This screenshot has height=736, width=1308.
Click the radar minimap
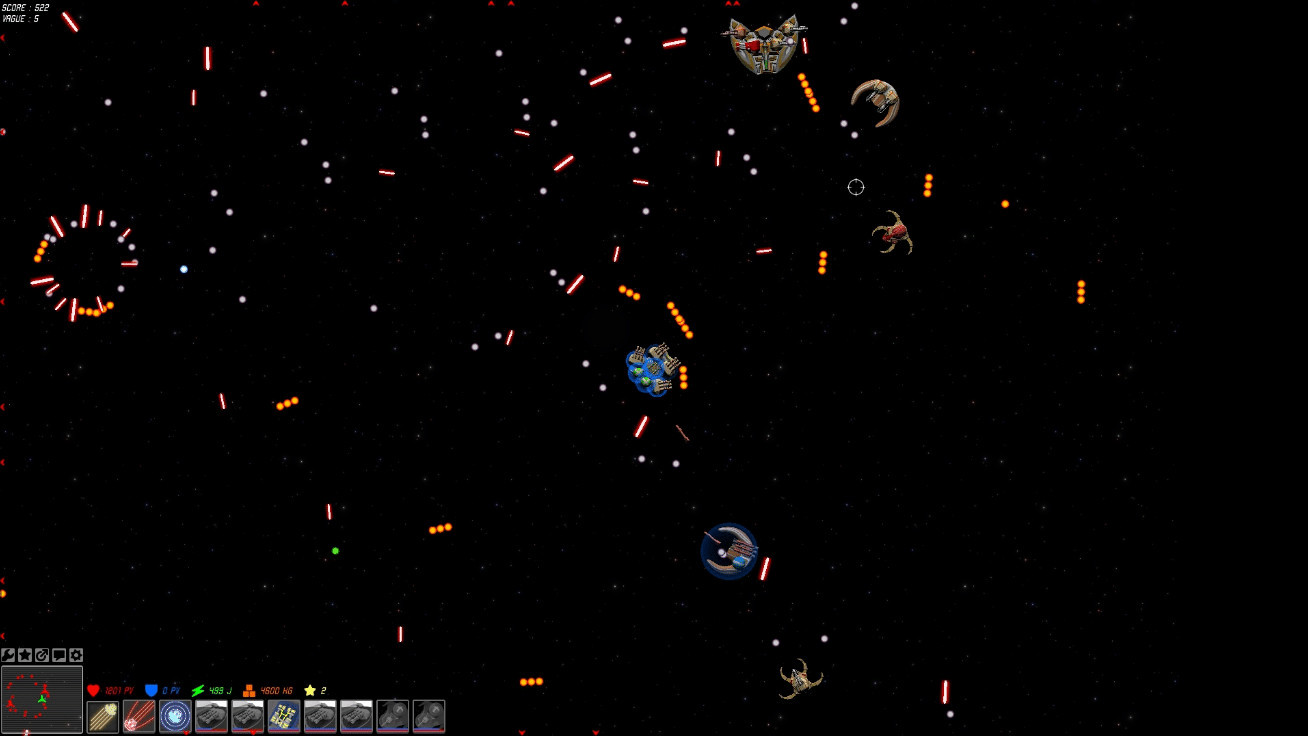tap(42, 699)
